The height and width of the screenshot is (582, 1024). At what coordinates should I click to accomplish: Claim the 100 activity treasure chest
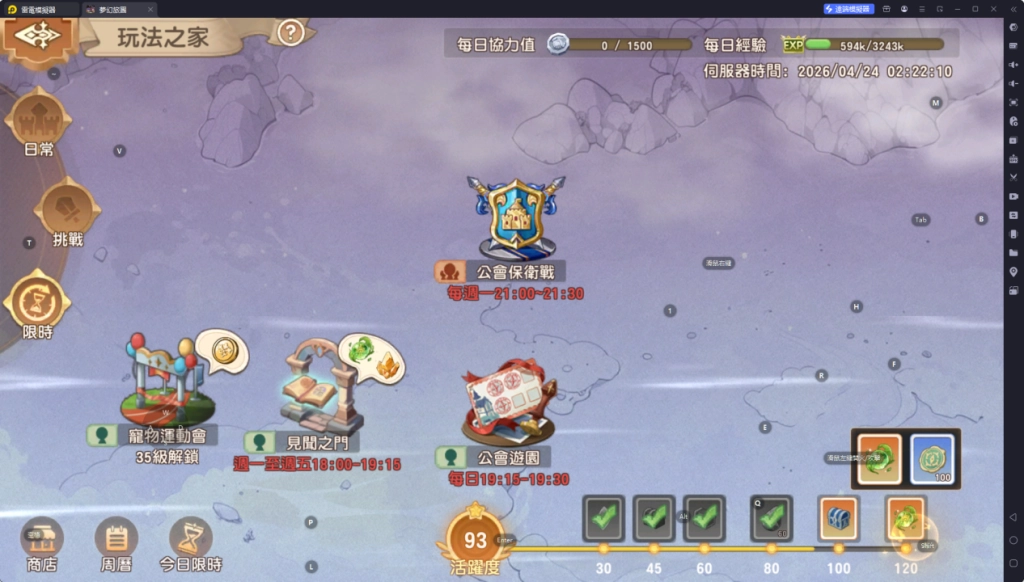click(838, 518)
